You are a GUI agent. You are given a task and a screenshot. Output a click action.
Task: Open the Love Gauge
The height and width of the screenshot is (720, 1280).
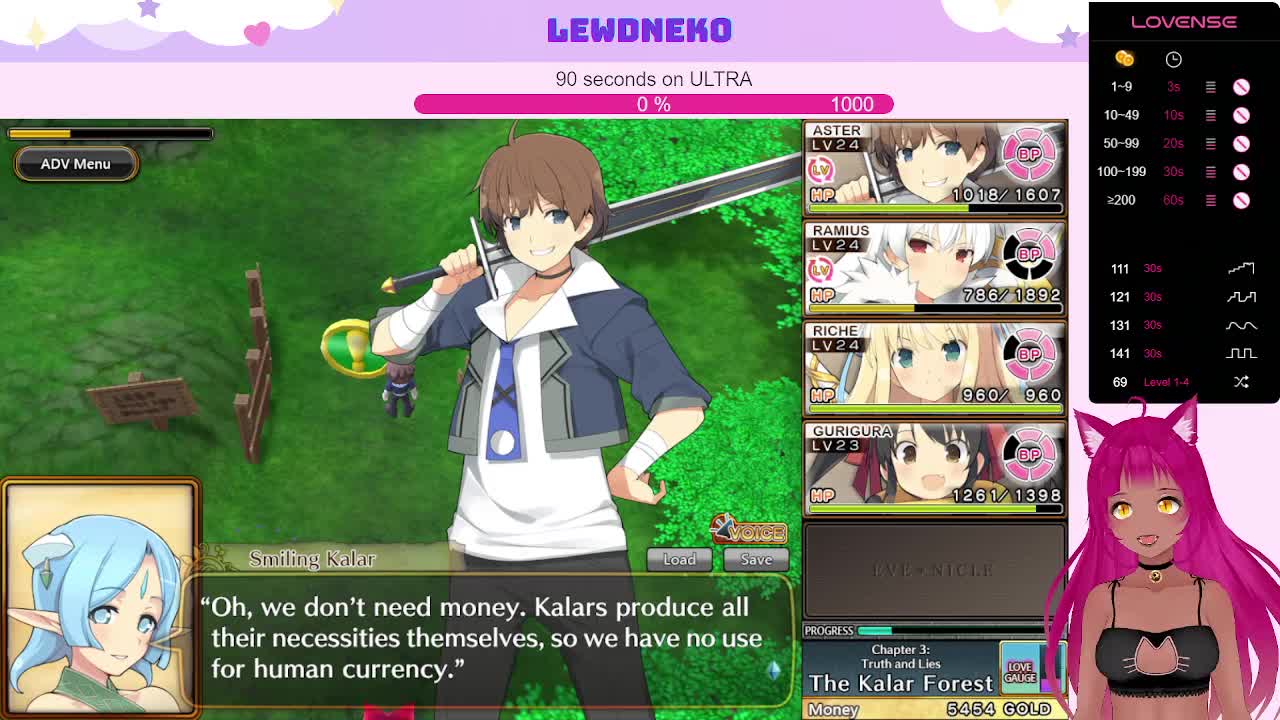(1020, 672)
